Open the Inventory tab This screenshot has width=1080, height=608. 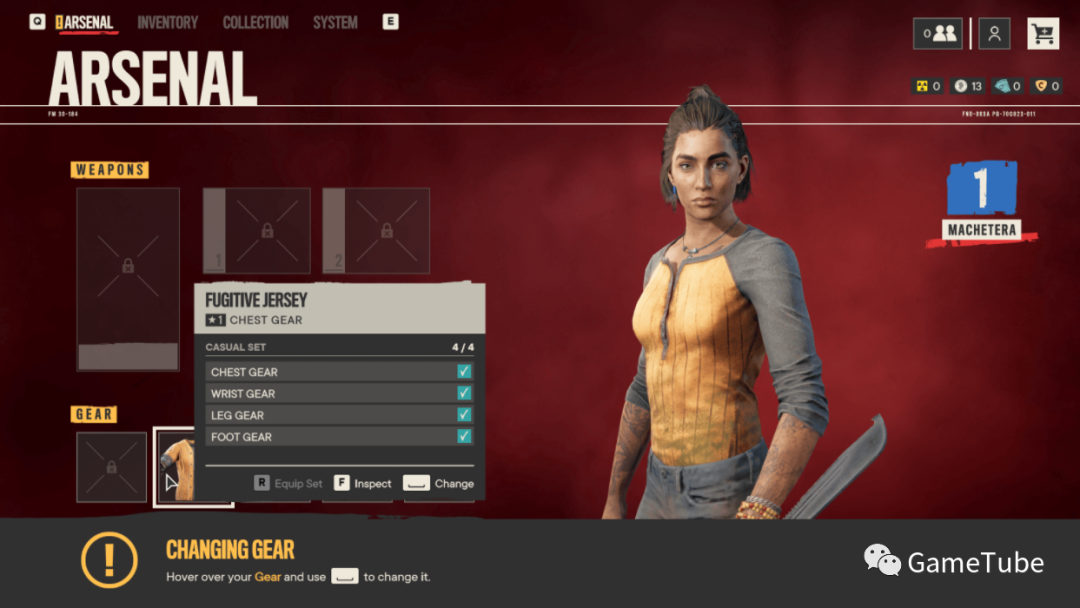click(167, 22)
